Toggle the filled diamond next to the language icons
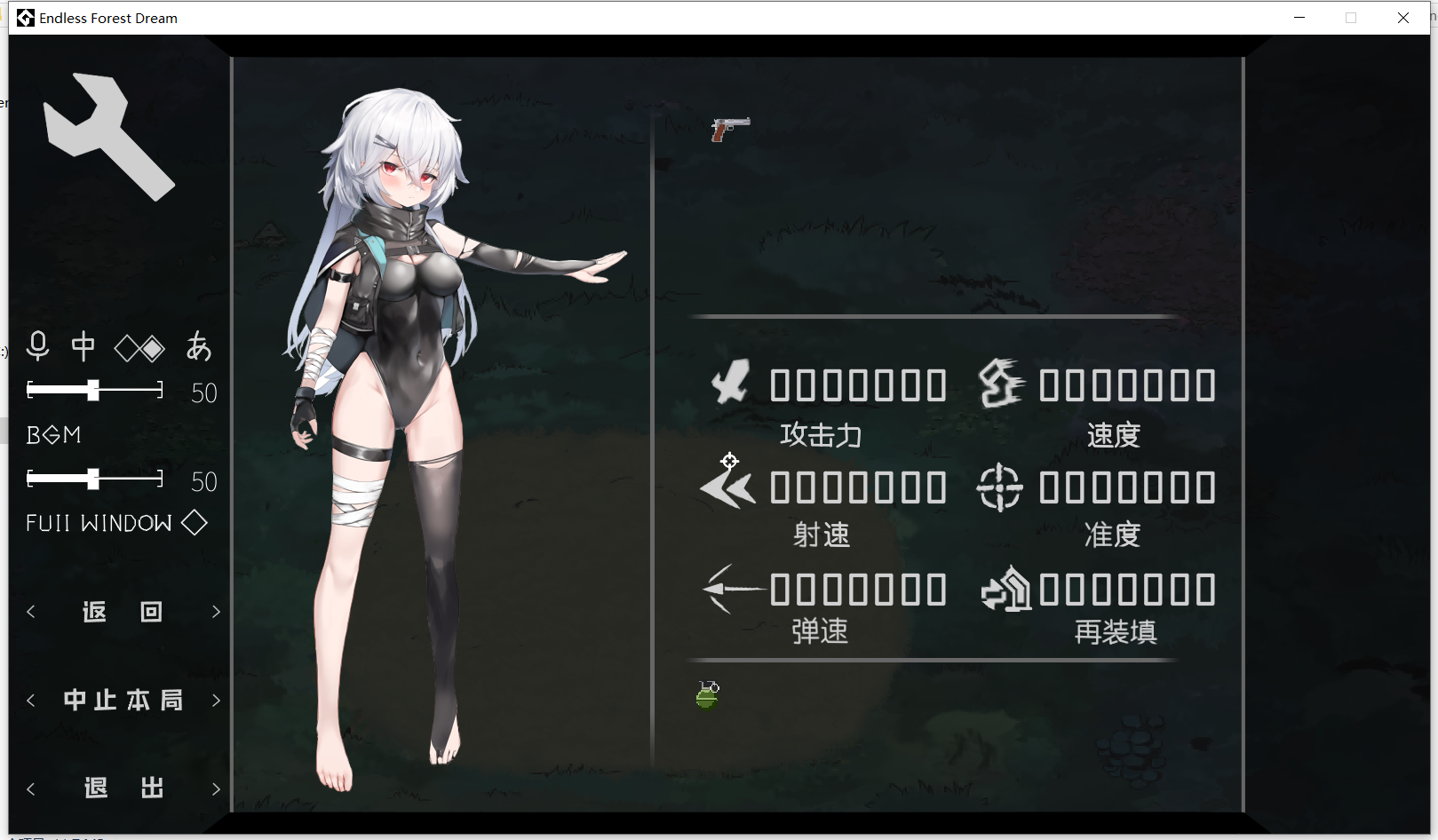The height and width of the screenshot is (840, 1438). pos(151,347)
